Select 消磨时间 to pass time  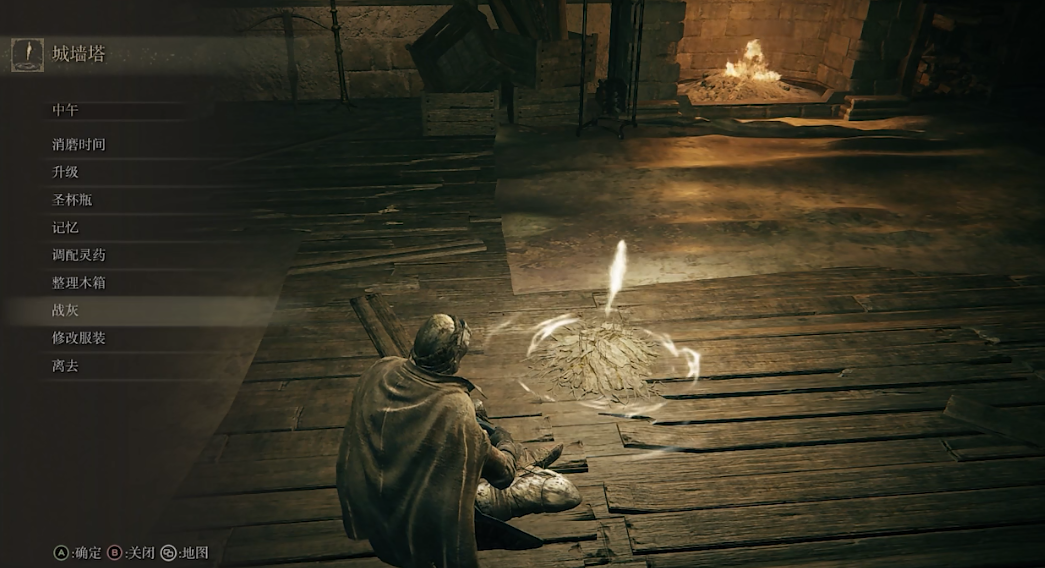click(79, 144)
